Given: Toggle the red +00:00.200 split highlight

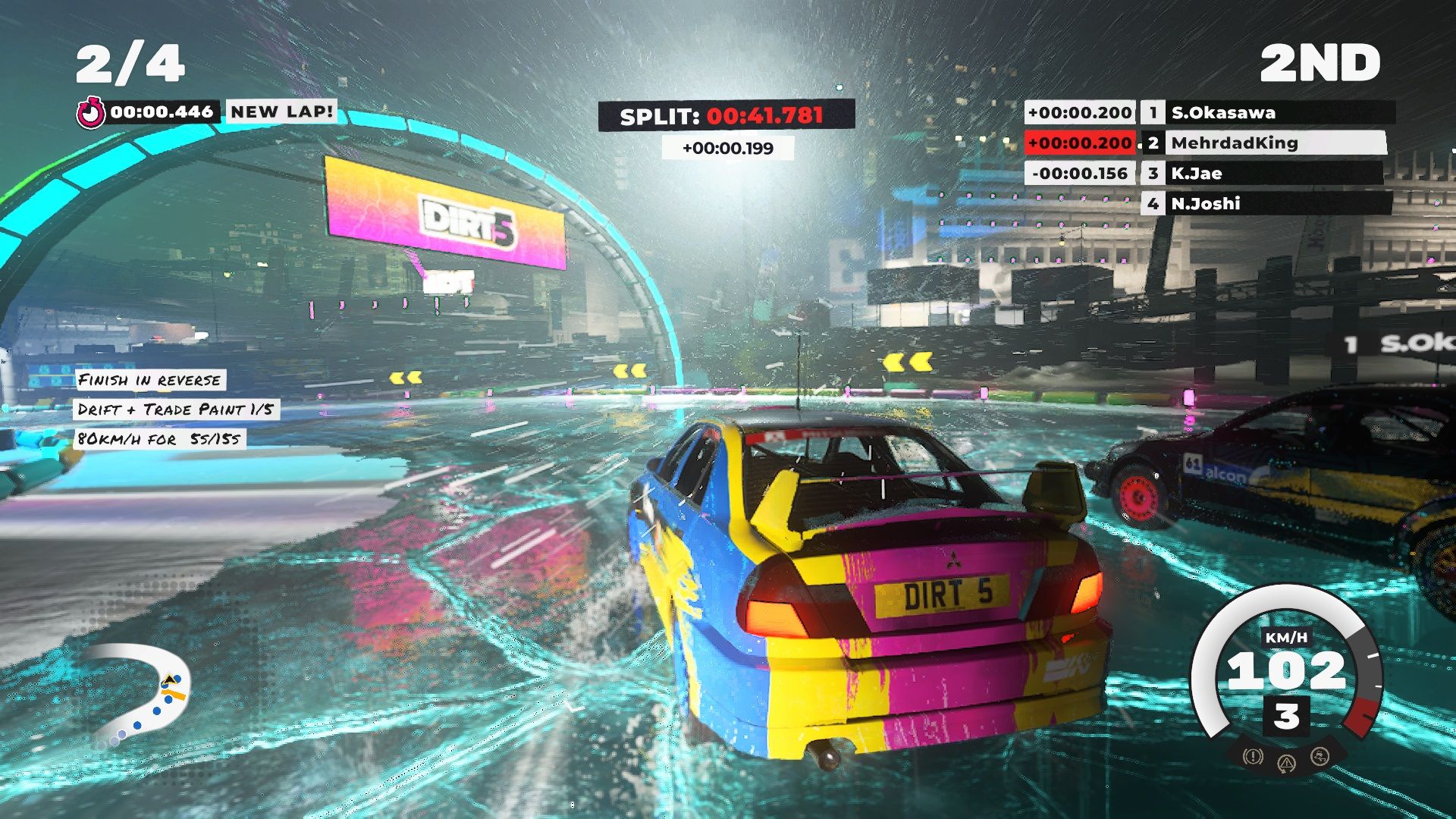Looking at the screenshot, I should point(1080,143).
